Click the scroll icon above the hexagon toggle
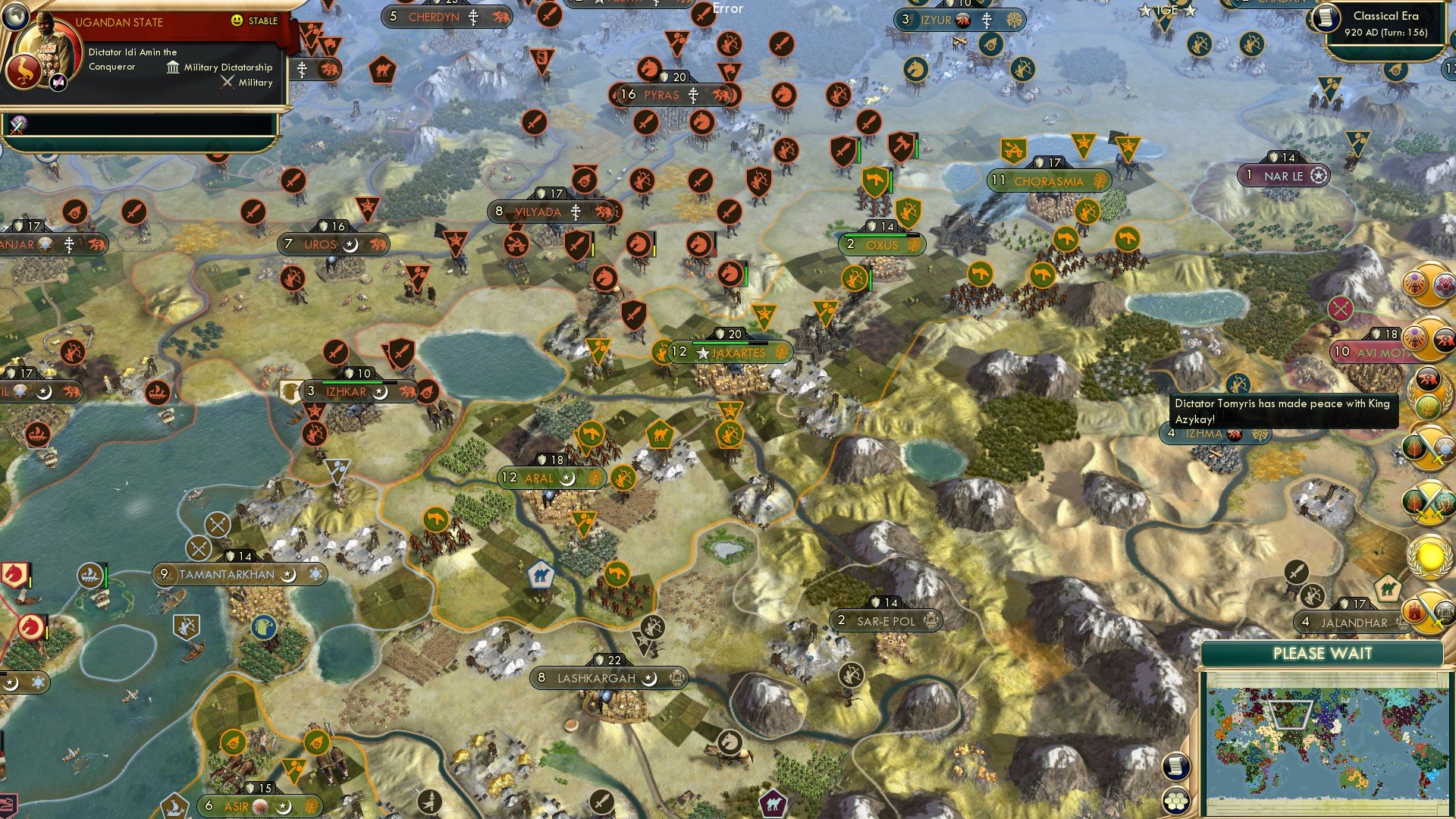Viewport: 1456px width, 819px height. (x=1175, y=766)
